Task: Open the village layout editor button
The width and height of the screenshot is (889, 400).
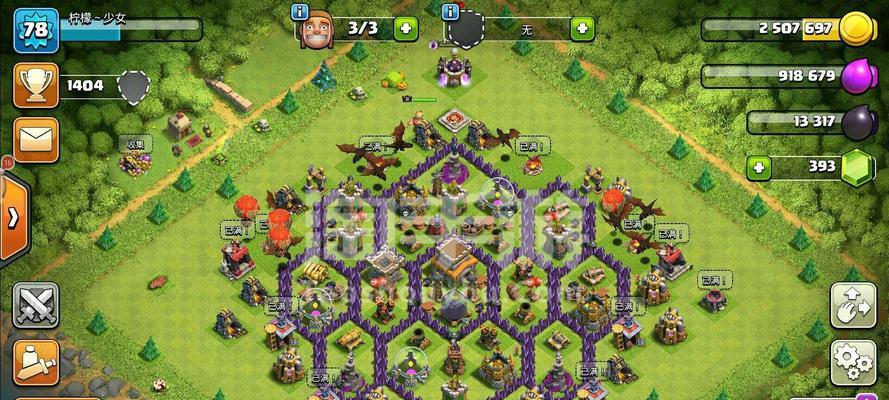Action: 853,305
